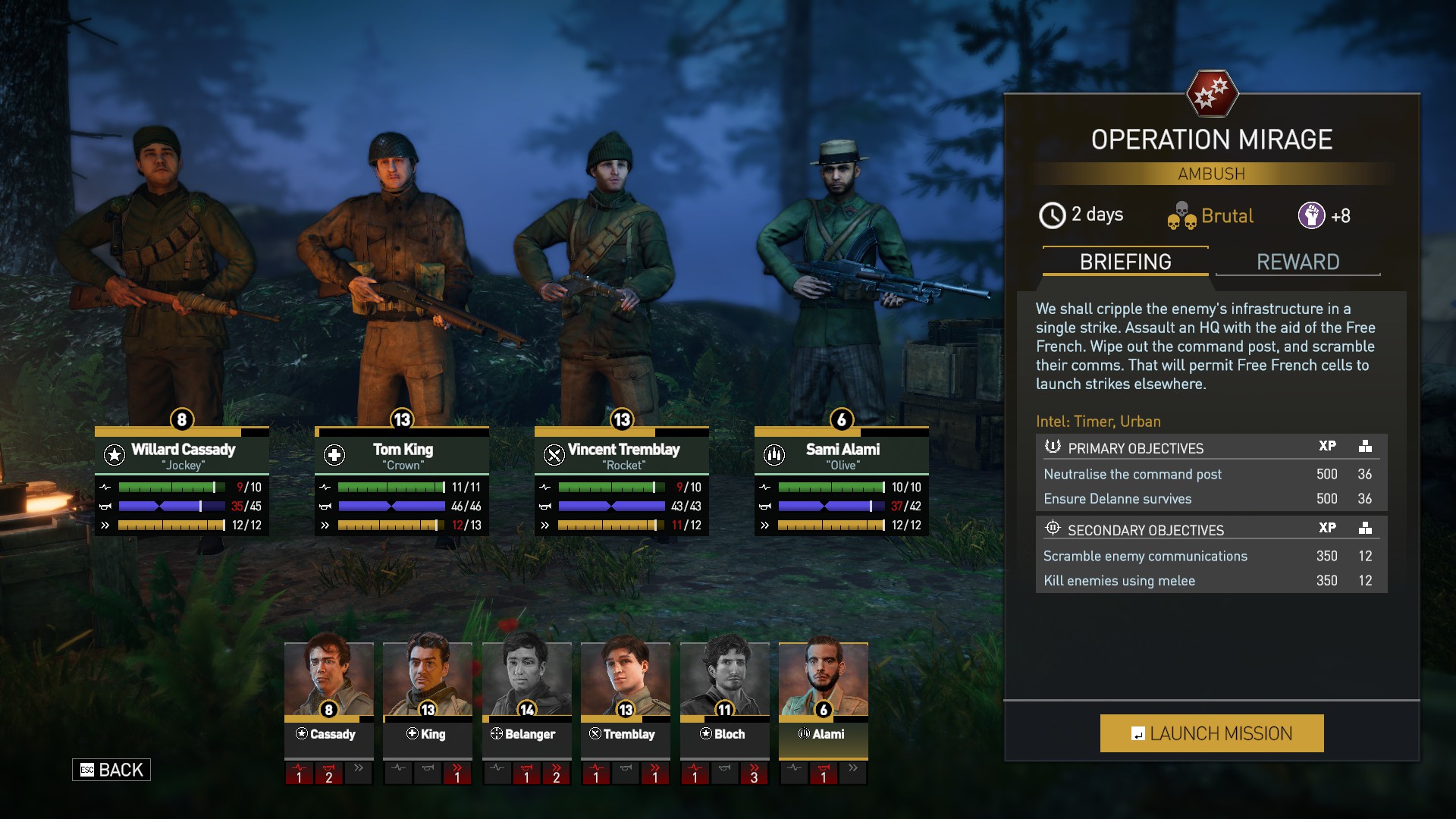1456x819 pixels.
Task: Open the Briefing tab
Action: coord(1125,262)
